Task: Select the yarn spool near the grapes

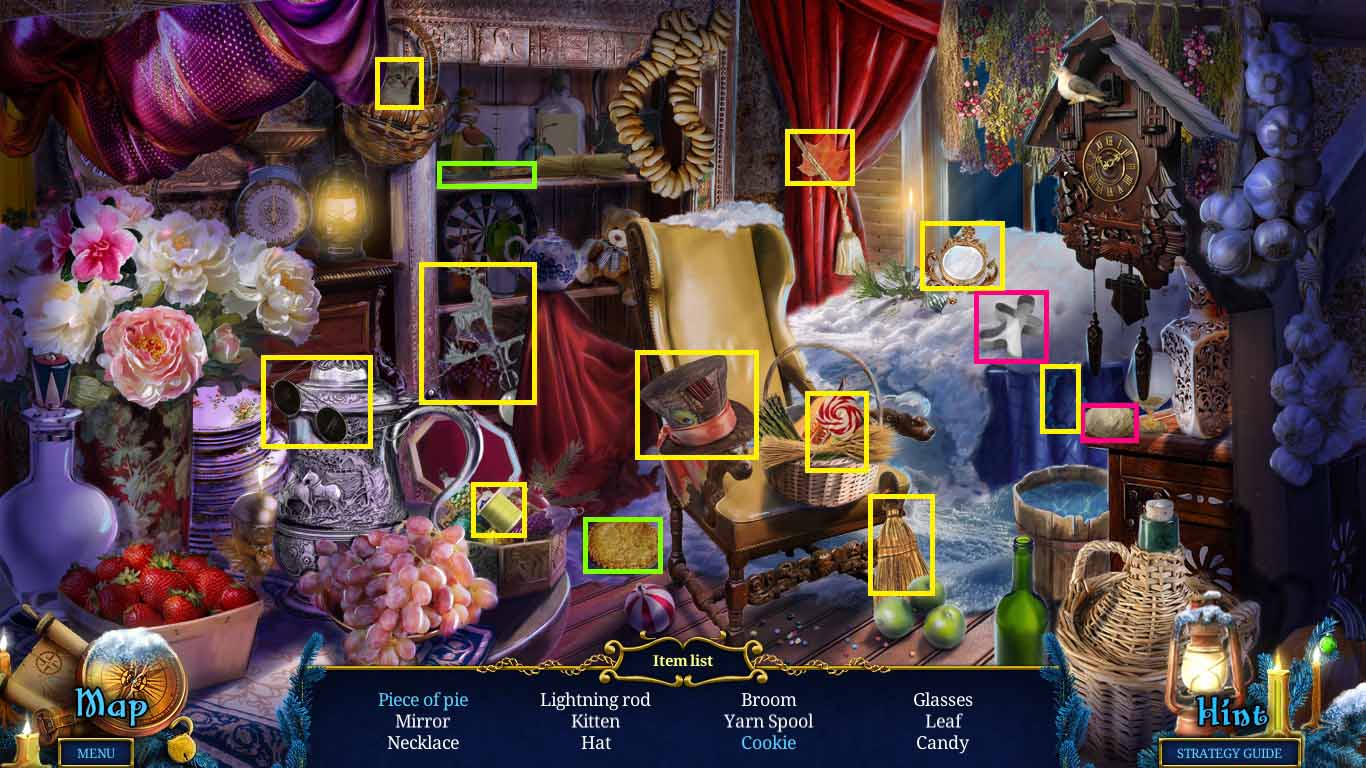Action: [499, 512]
